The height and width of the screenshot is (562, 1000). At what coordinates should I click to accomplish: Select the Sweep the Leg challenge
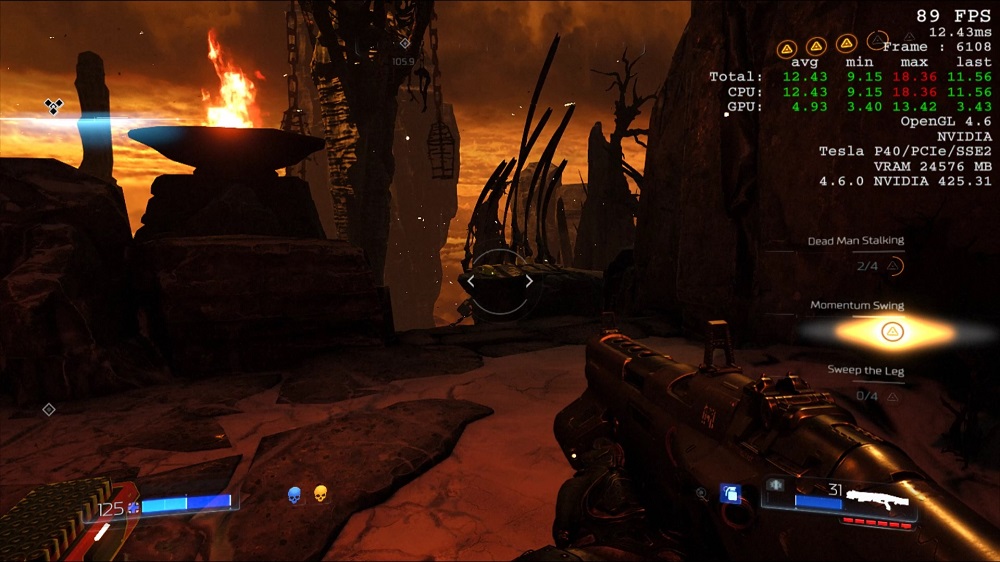click(864, 371)
